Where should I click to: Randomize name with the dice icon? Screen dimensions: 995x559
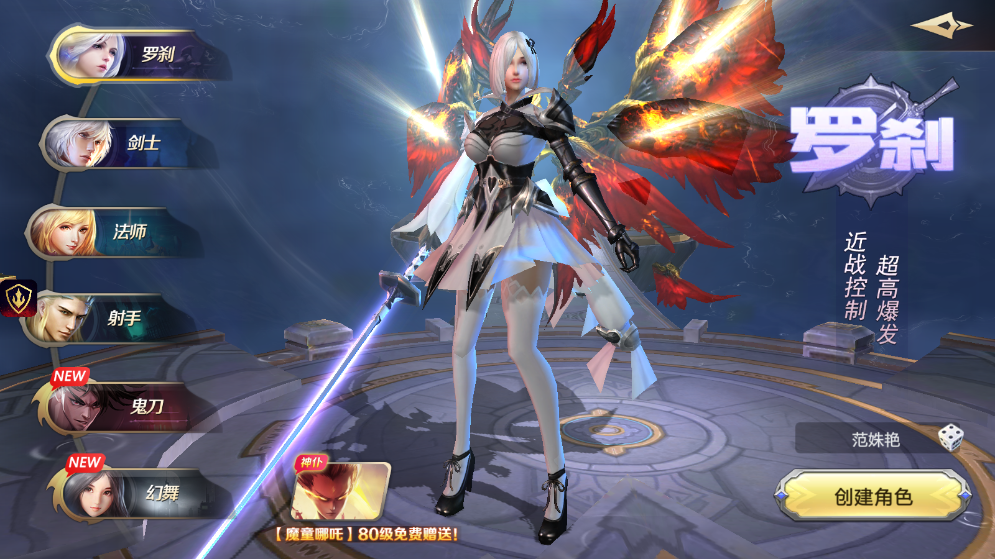pos(950,437)
